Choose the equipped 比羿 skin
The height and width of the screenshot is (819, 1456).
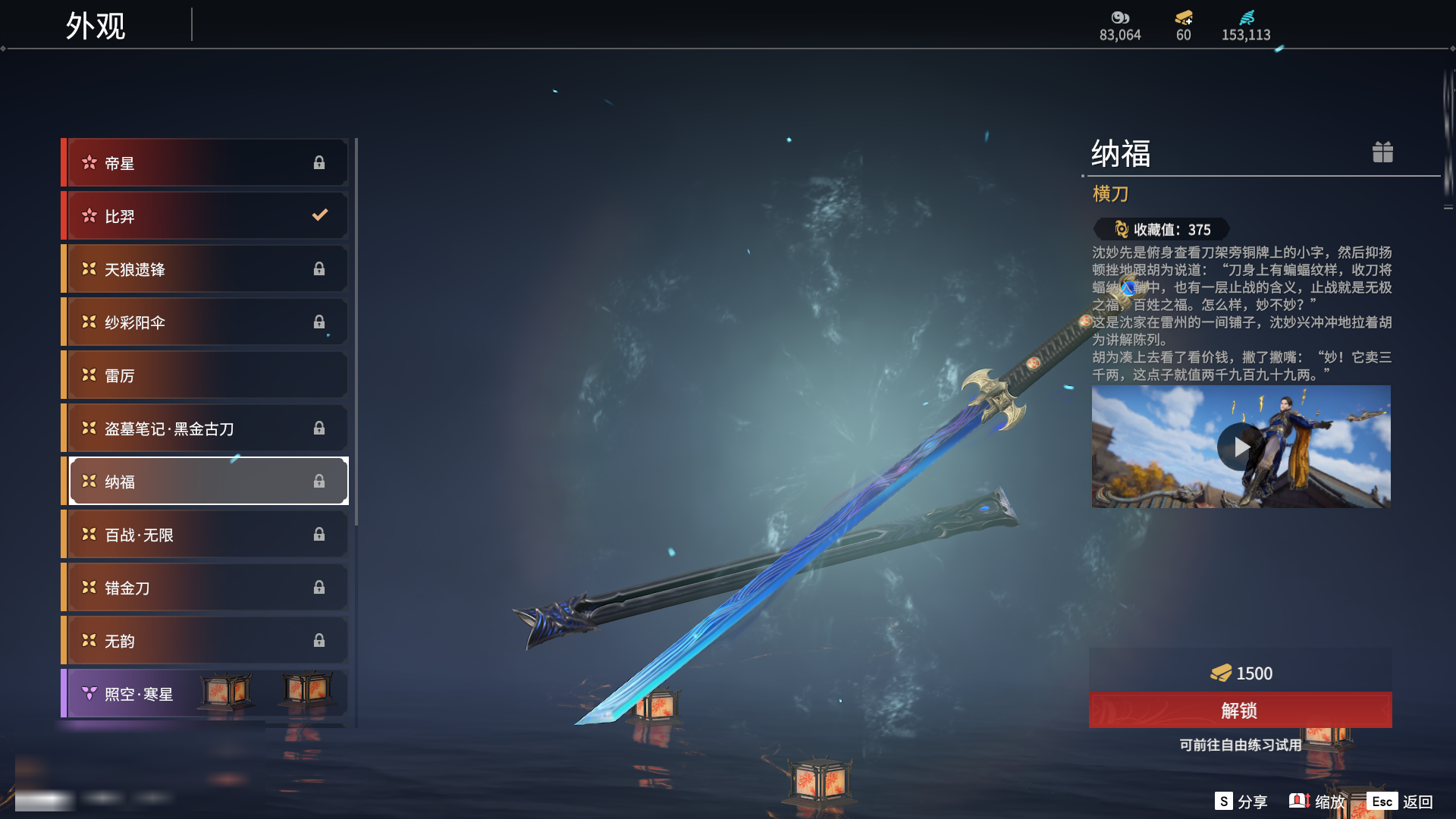pos(206,216)
